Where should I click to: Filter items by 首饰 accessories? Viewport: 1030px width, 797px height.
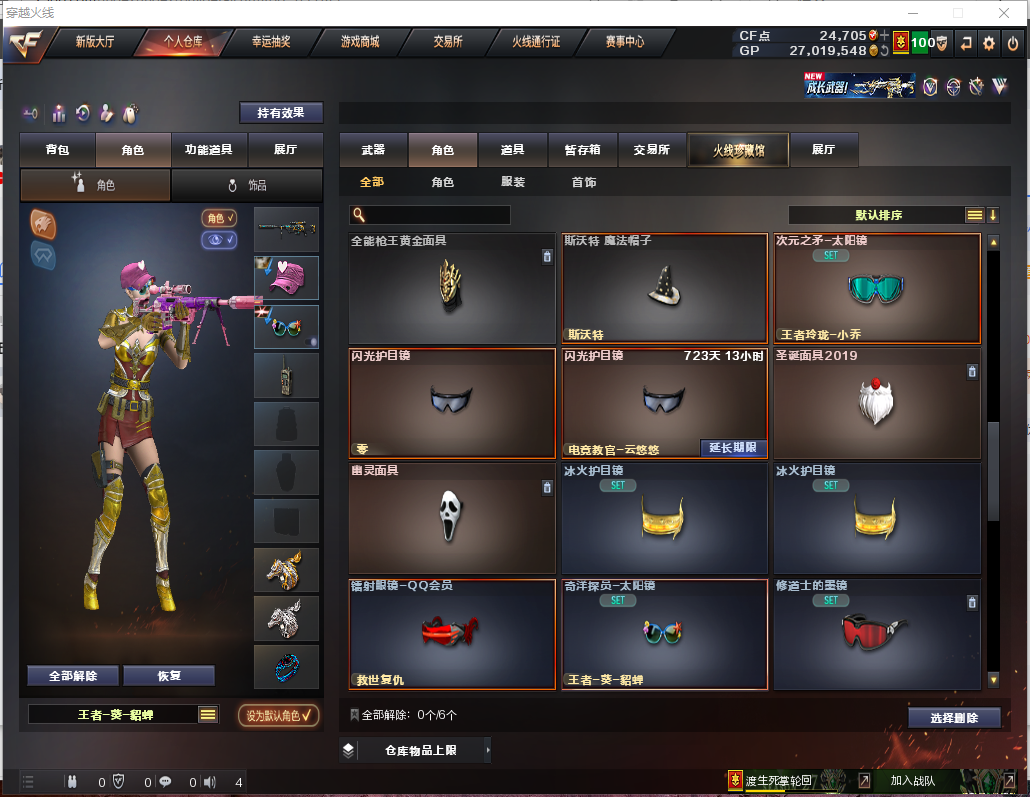(x=584, y=183)
